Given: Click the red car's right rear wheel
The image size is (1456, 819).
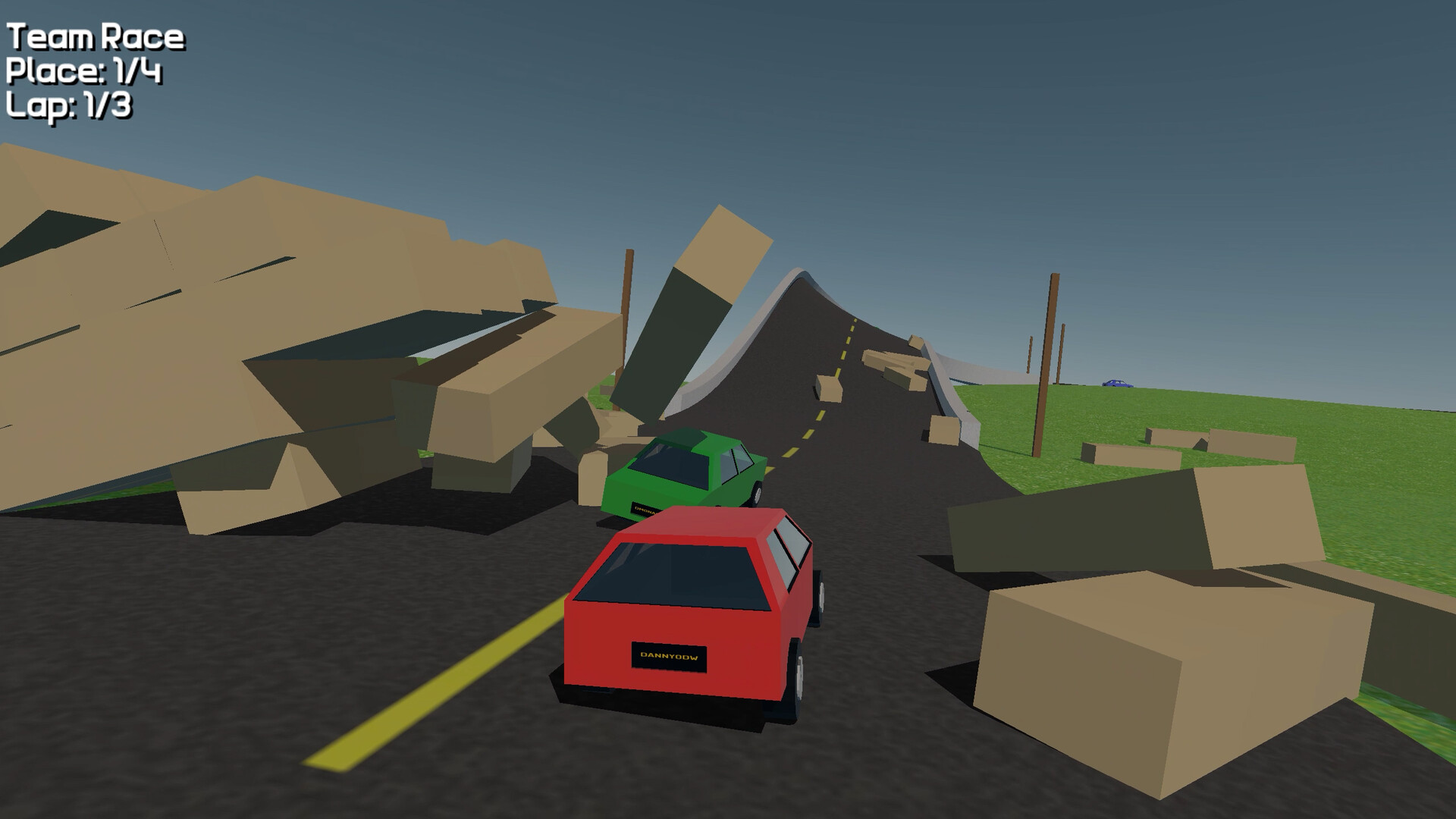Looking at the screenshot, I should (x=799, y=675).
